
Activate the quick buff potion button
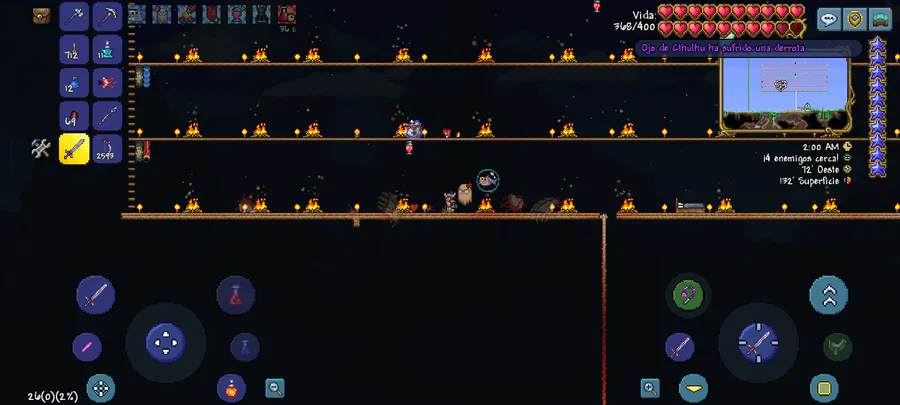[x=231, y=386]
